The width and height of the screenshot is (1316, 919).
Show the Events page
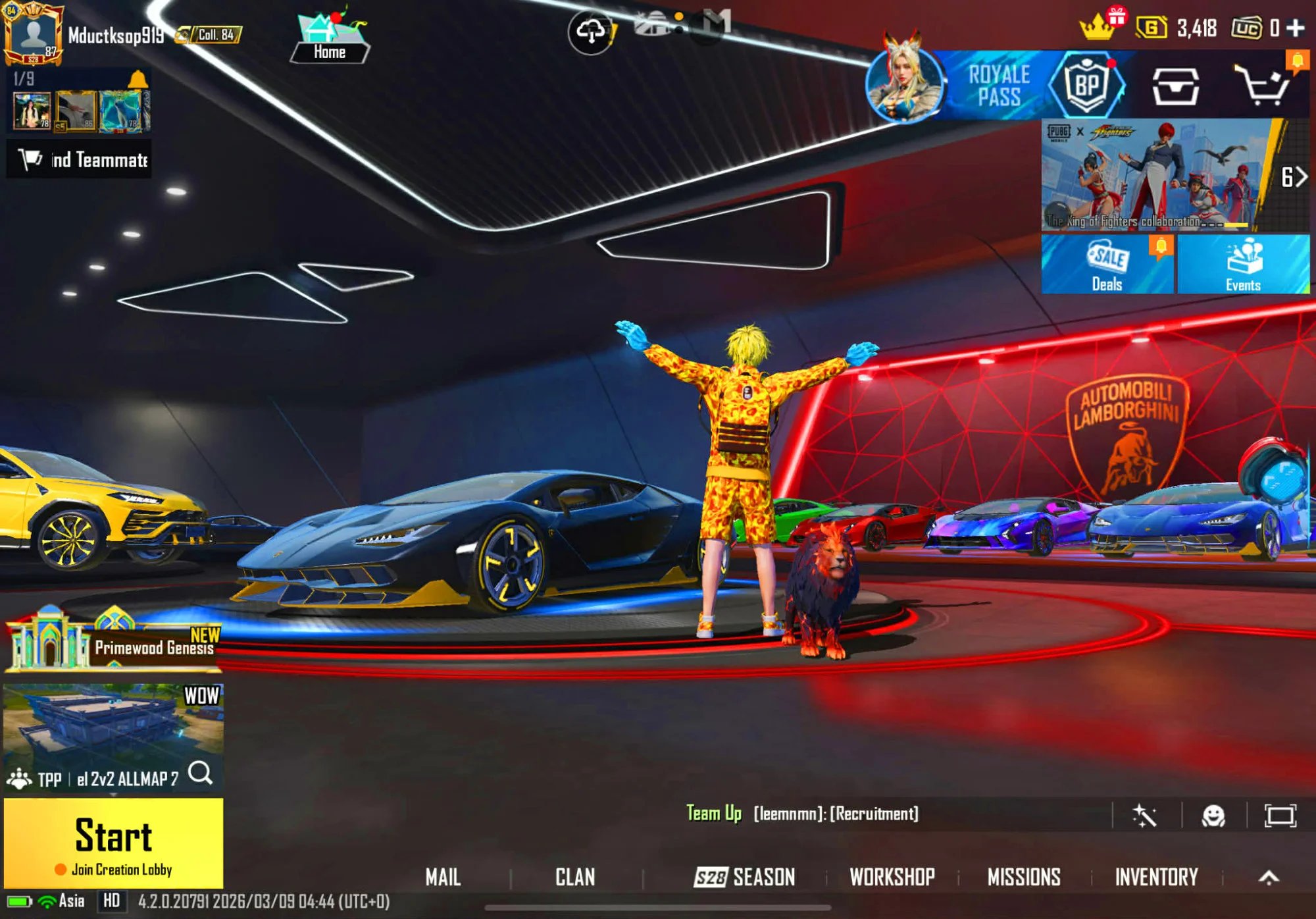[1242, 265]
